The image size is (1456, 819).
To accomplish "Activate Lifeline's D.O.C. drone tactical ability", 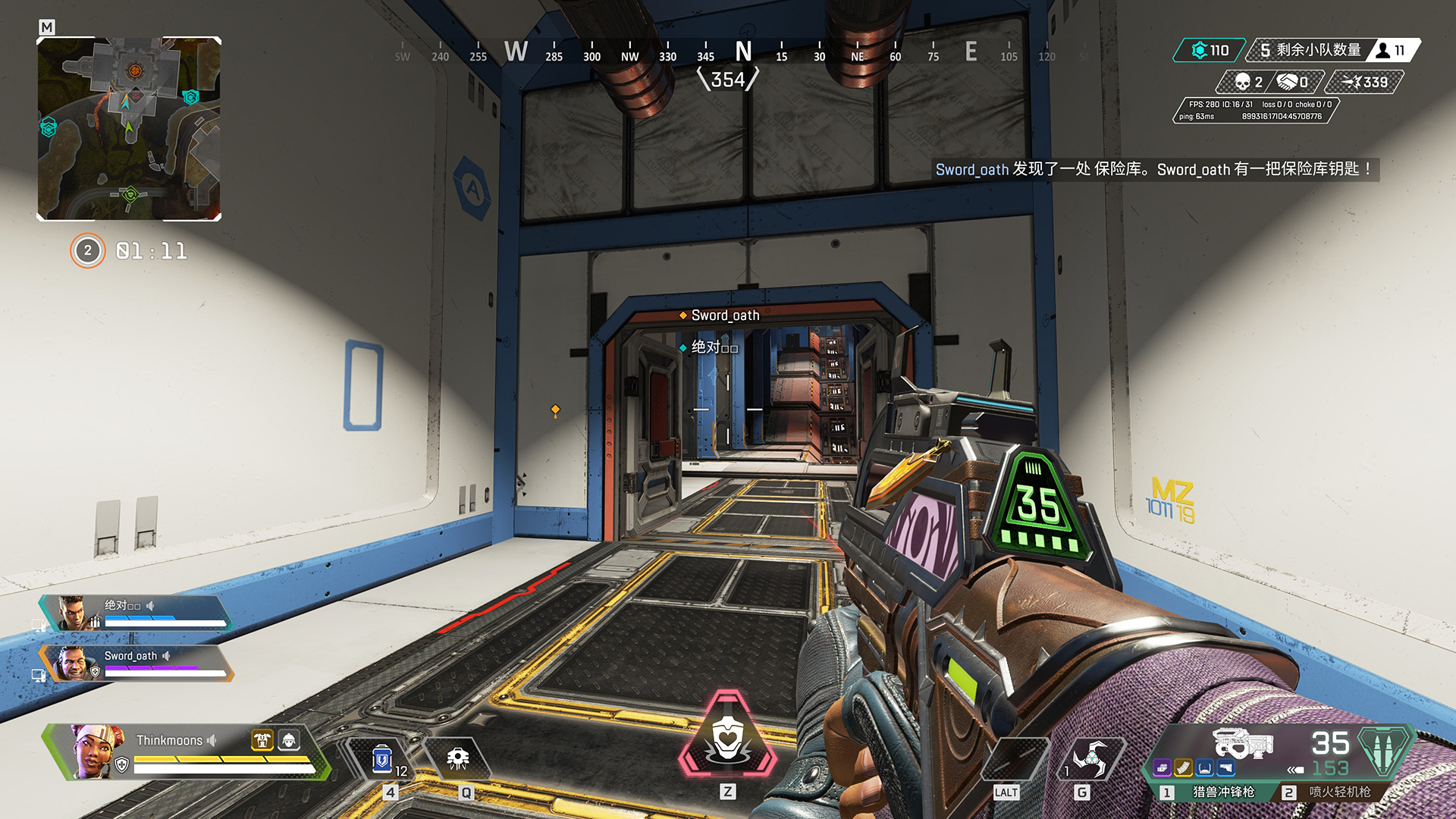I will [x=457, y=759].
